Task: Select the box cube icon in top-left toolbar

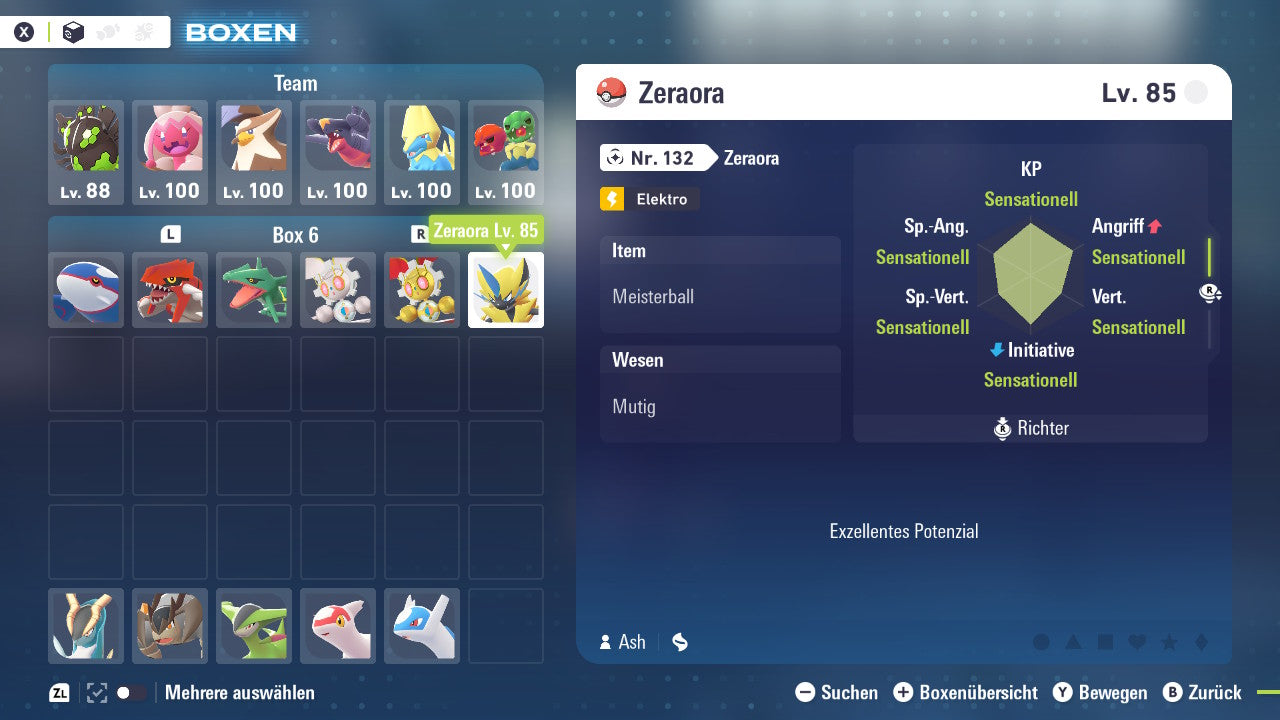Action: click(73, 31)
